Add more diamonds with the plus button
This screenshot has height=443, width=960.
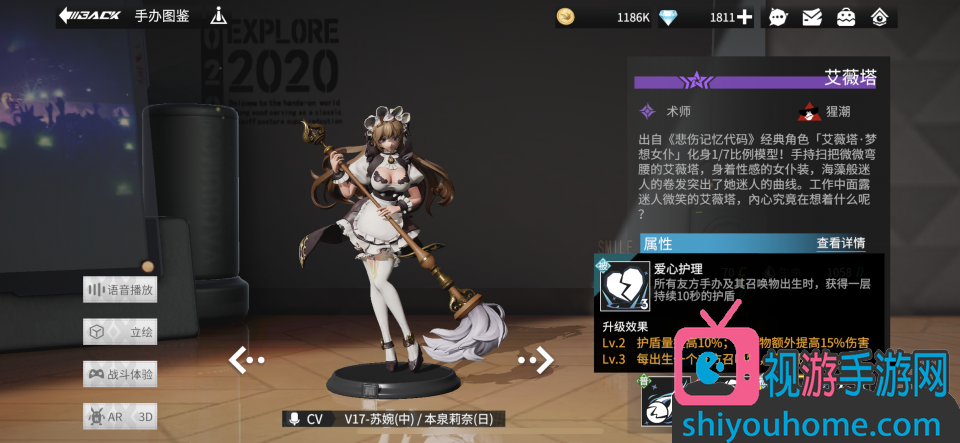click(x=744, y=17)
